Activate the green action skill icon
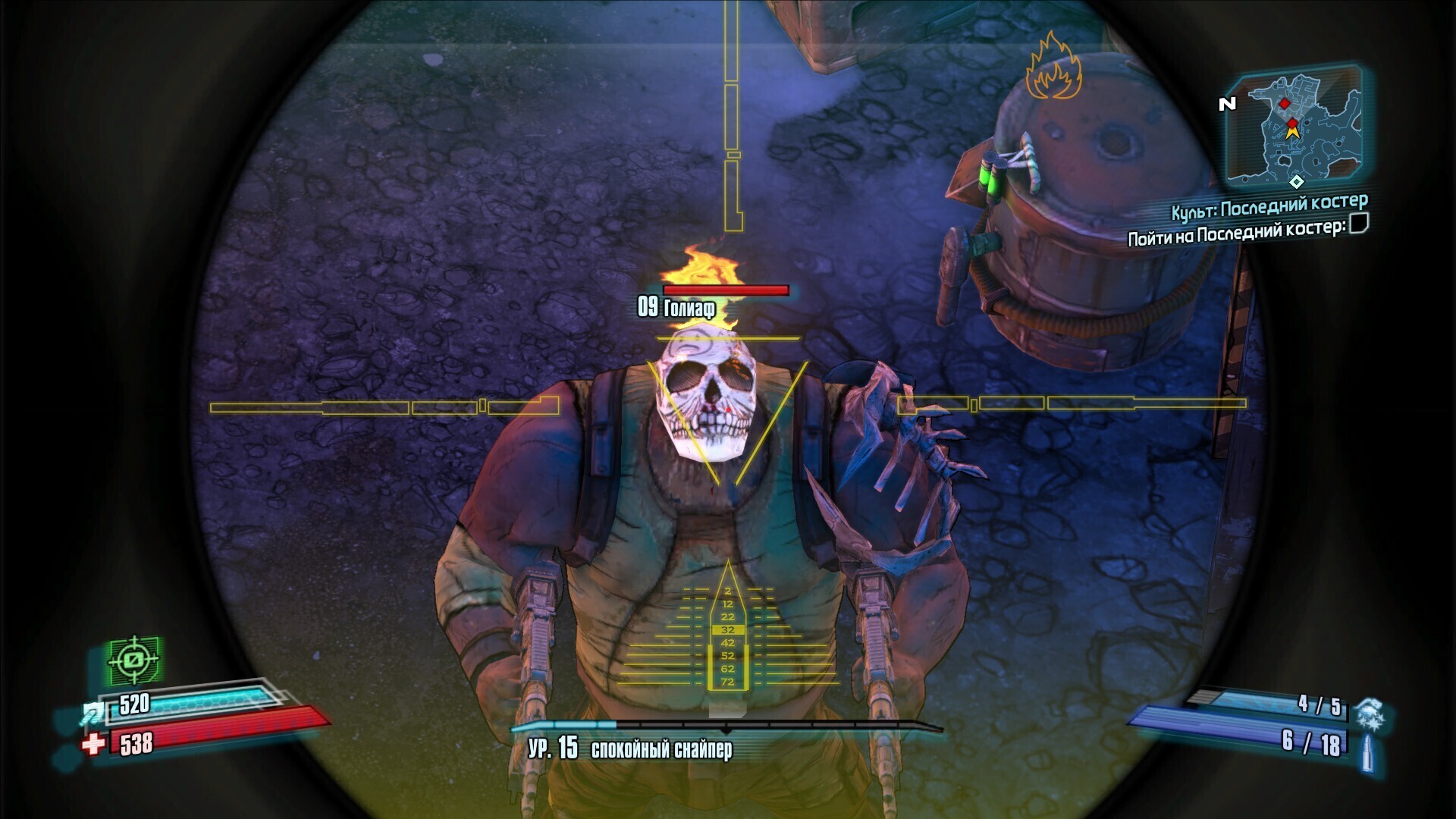This screenshot has height=819, width=1456. click(134, 660)
